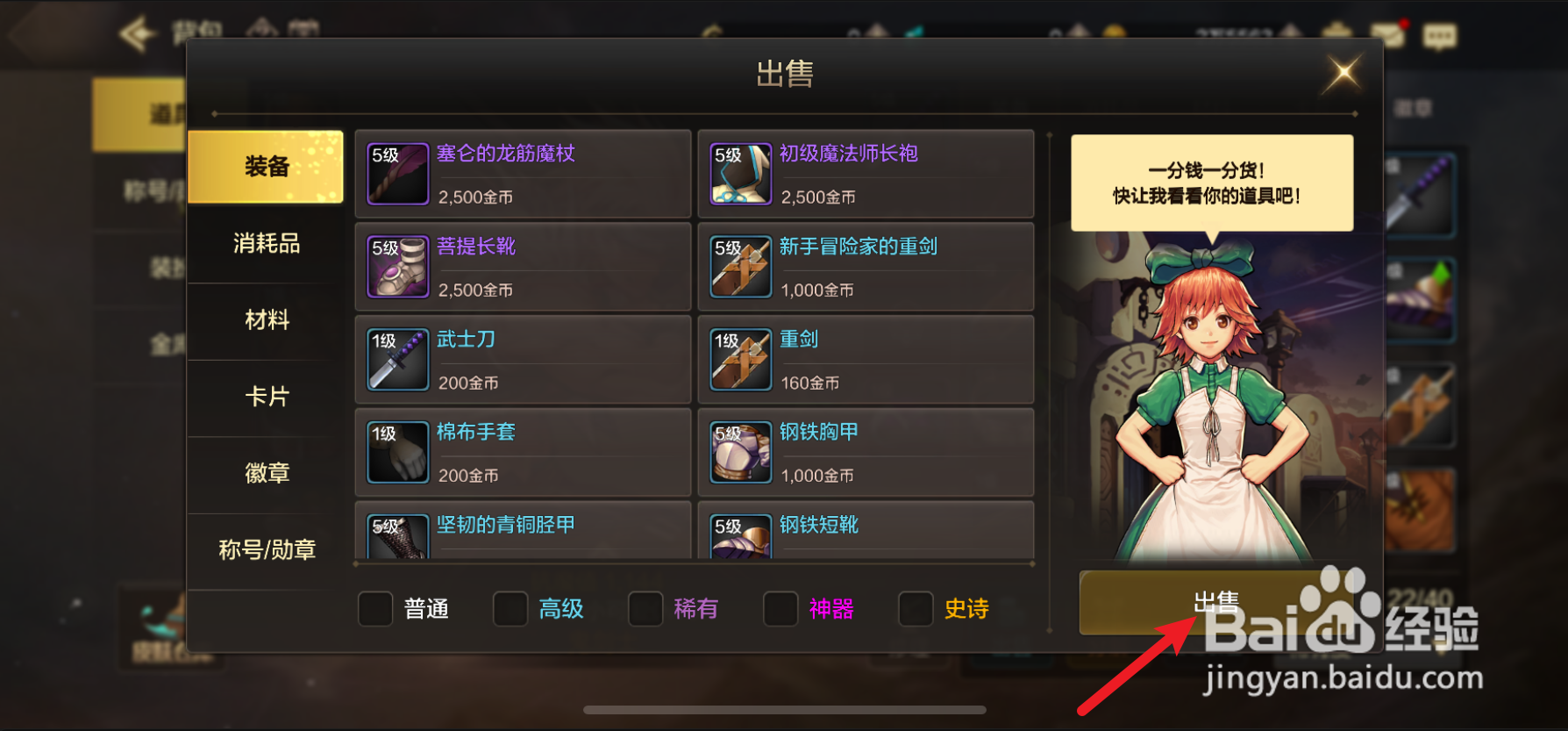Screen dimensions: 1568x731
Task: Select the 新手冒险家的重剑 sword icon
Action: (739, 266)
